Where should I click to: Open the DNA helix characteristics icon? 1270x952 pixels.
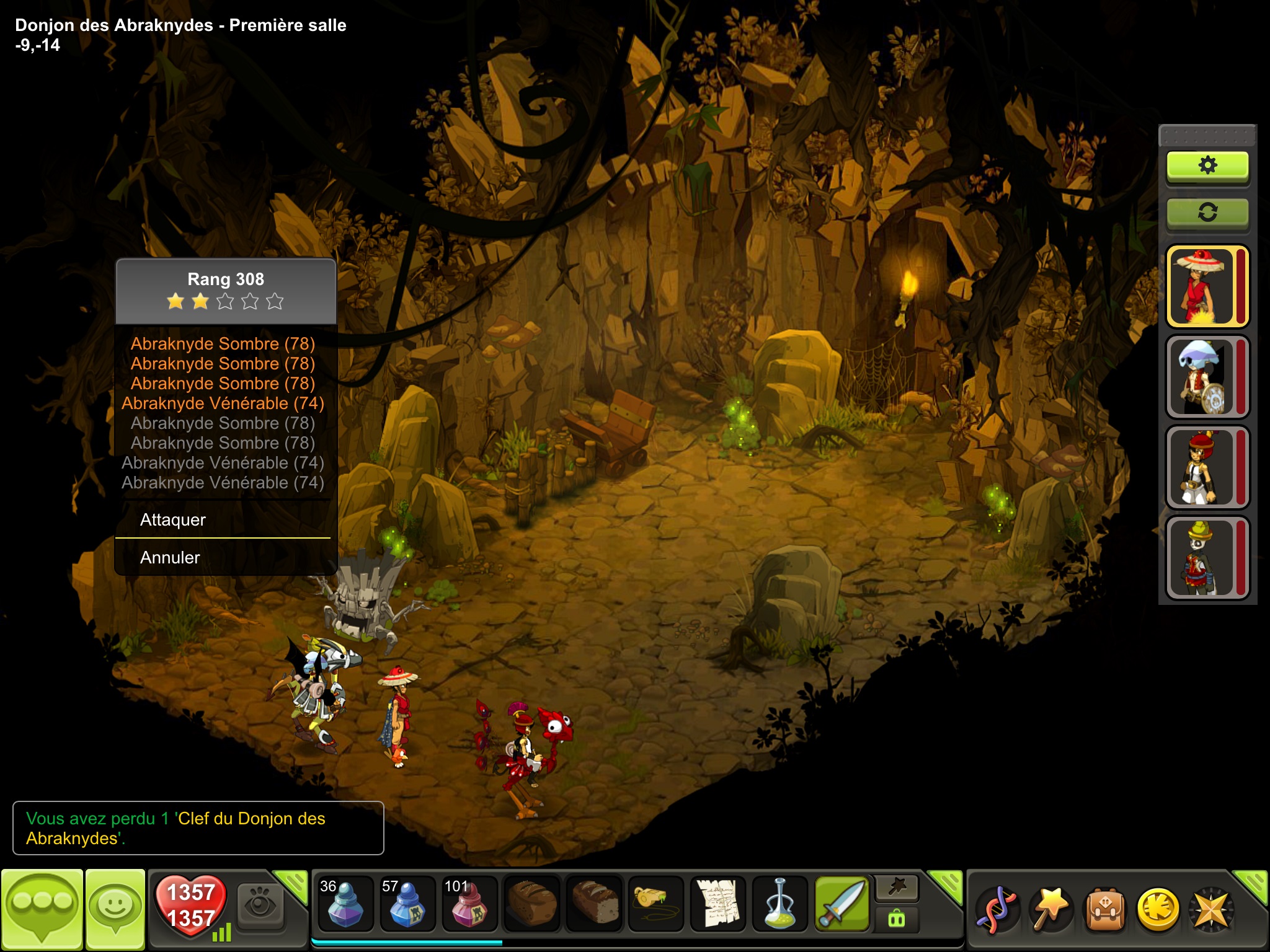[x=997, y=910]
